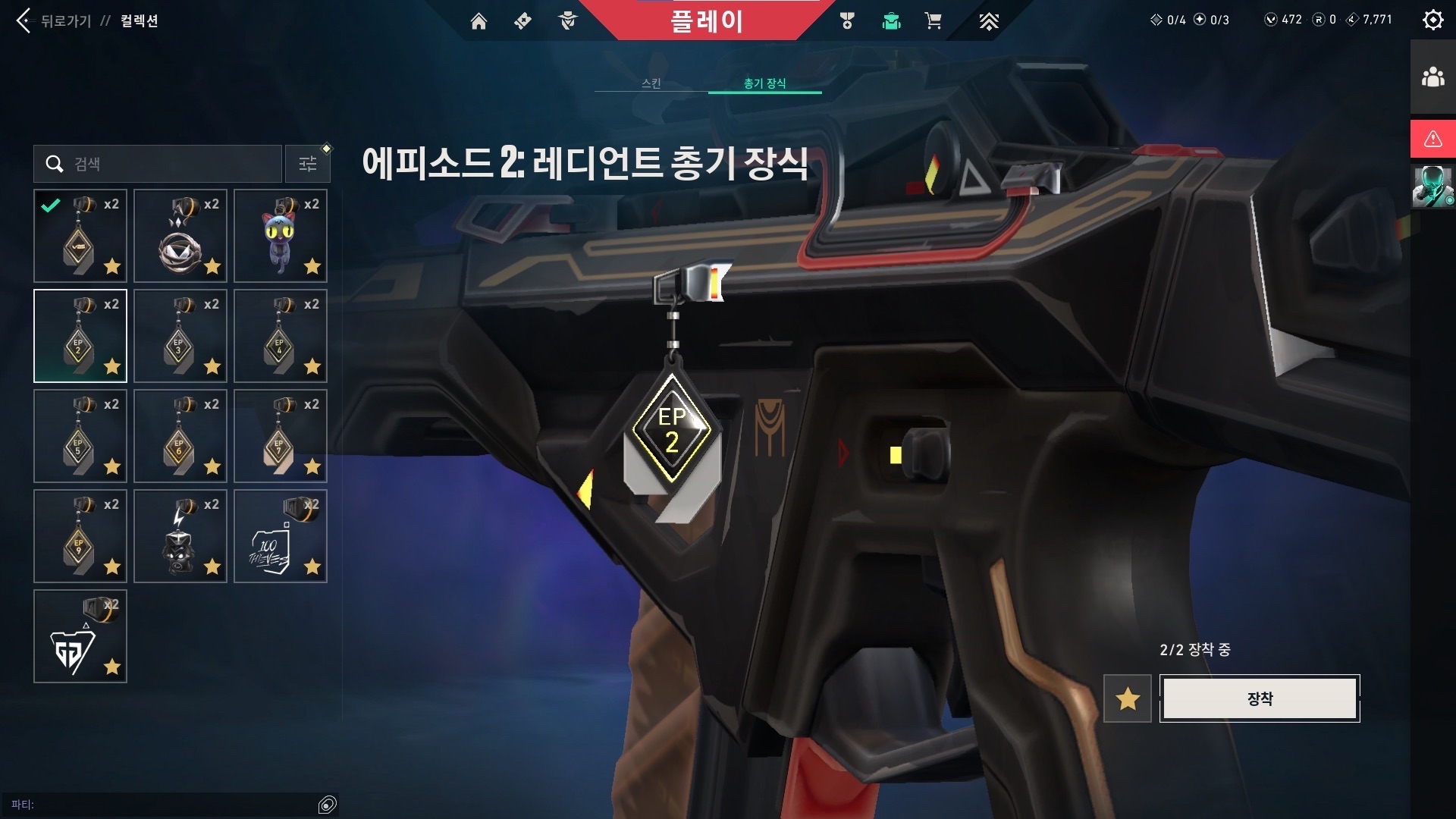Click the esports mountain icon on the top bar
This screenshot has width=1456, height=819.
click(x=990, y=21)
